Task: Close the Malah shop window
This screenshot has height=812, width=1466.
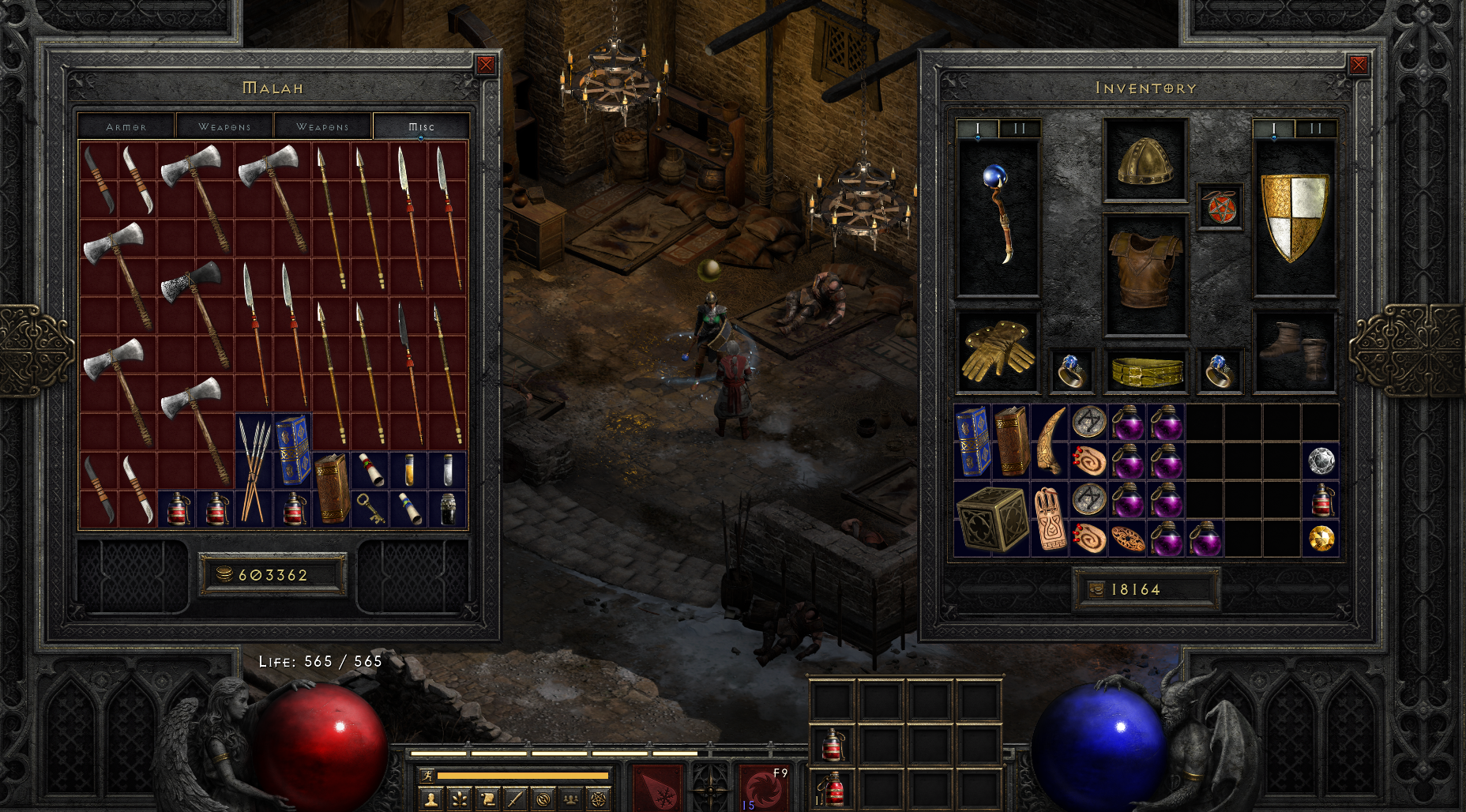Action: [486, 65]
